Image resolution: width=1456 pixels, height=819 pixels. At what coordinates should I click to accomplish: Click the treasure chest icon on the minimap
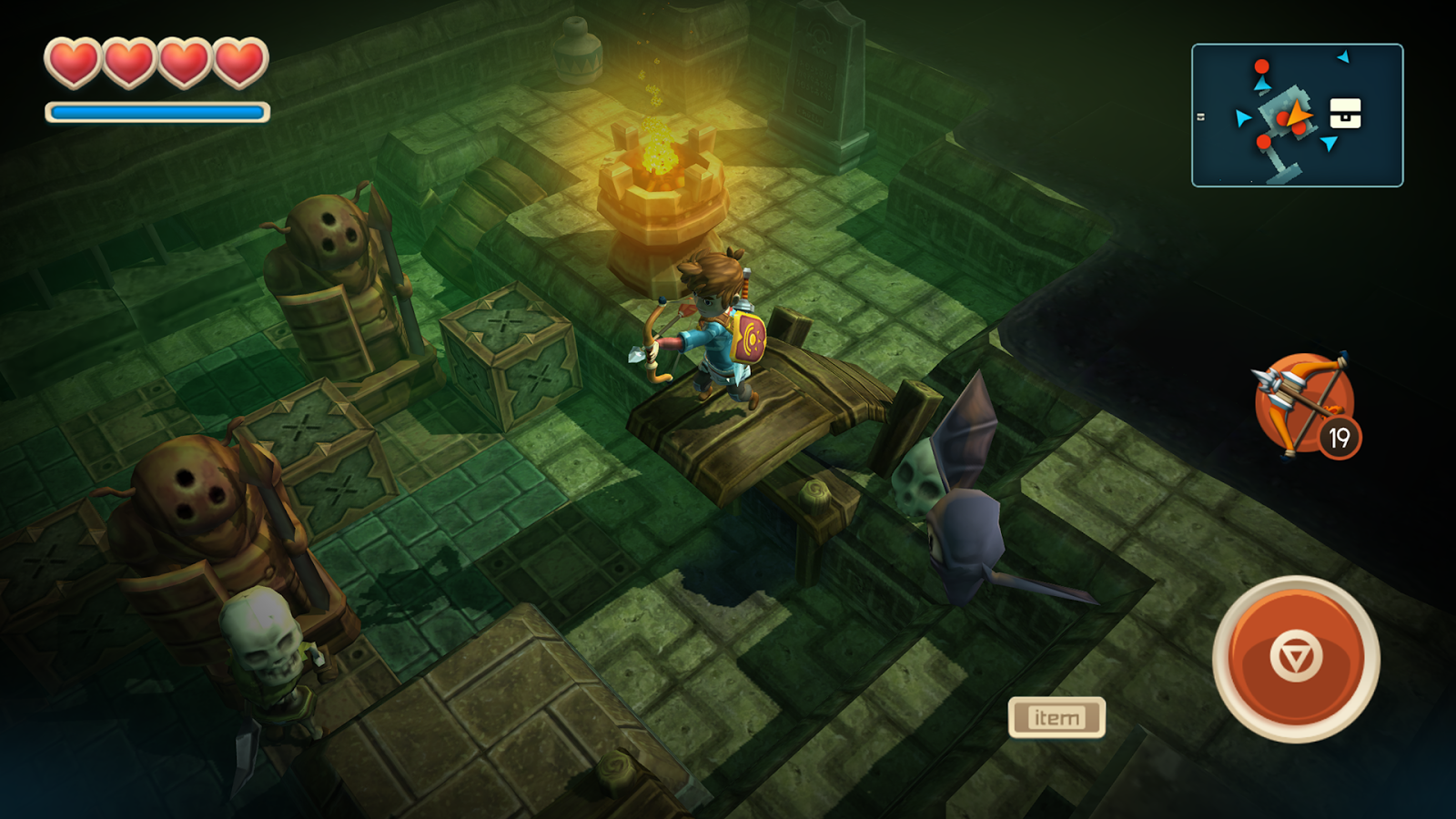pos(1345,113)
